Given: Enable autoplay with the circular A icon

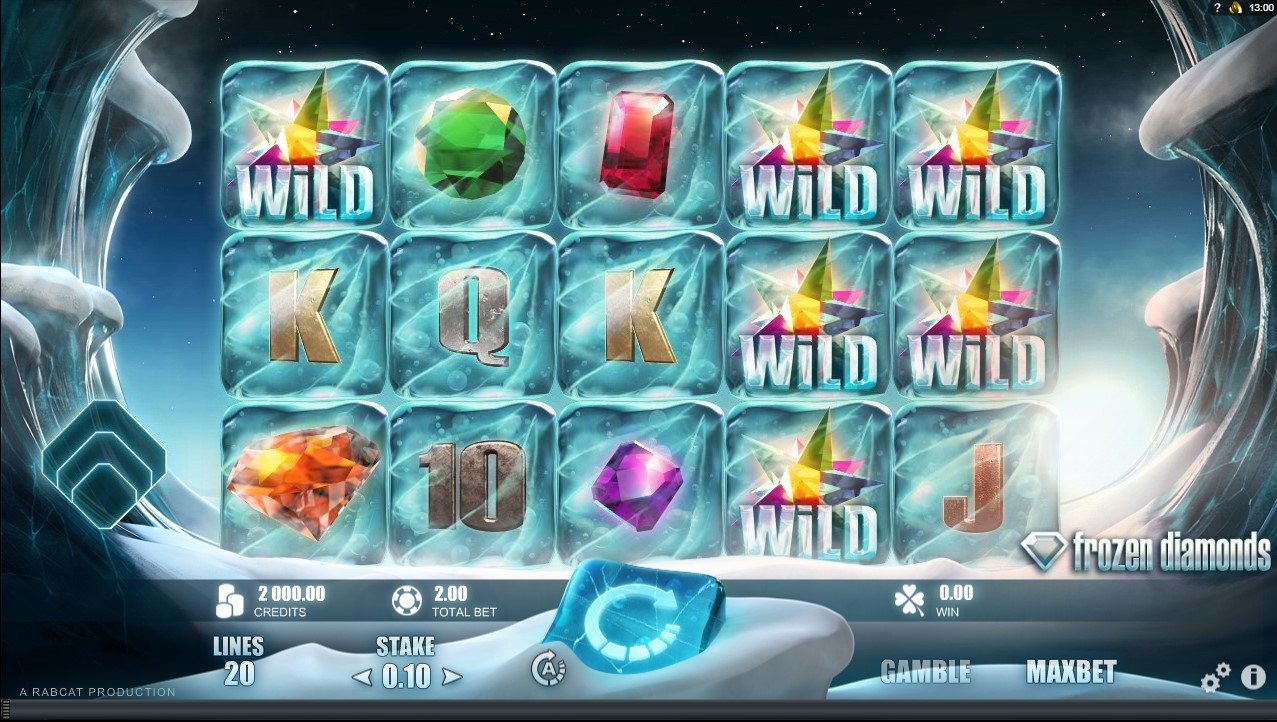Looking at the screenshot, I should [548, 670].
